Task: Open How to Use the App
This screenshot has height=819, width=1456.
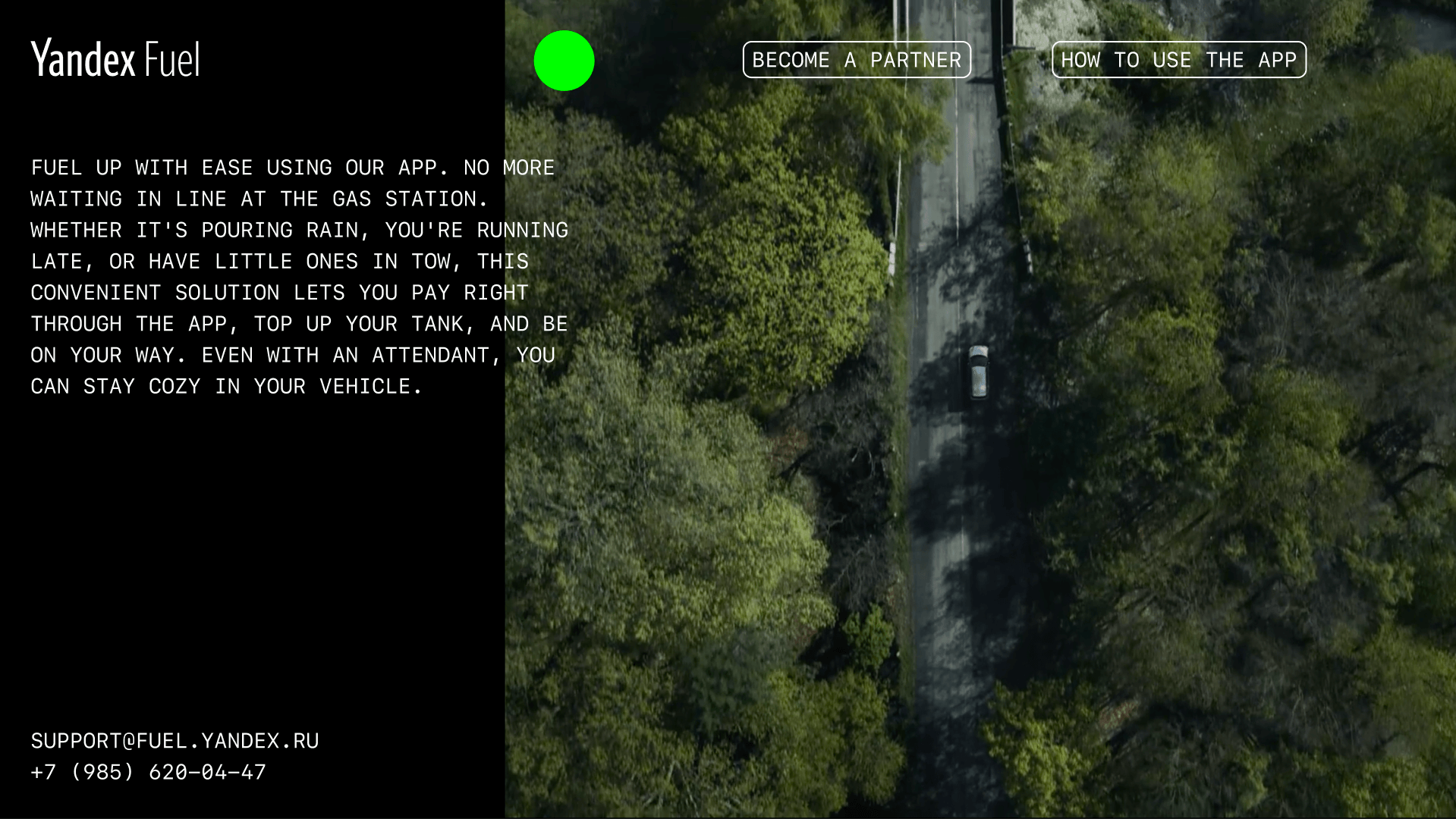Action: point(1178,60)
